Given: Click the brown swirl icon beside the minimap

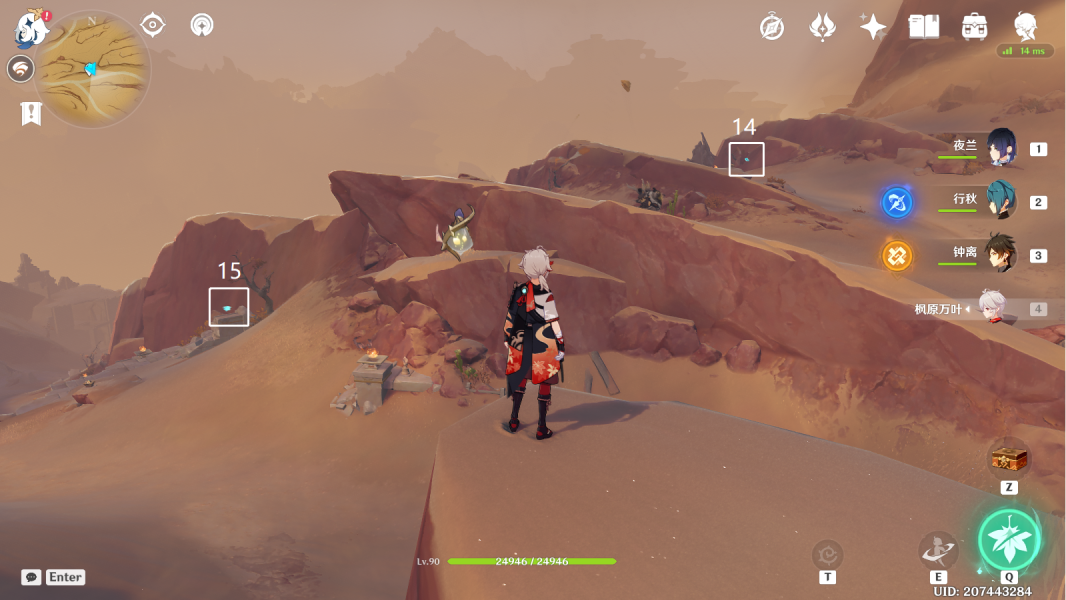Looking at the screenshot, I should (x=20, y=69).
